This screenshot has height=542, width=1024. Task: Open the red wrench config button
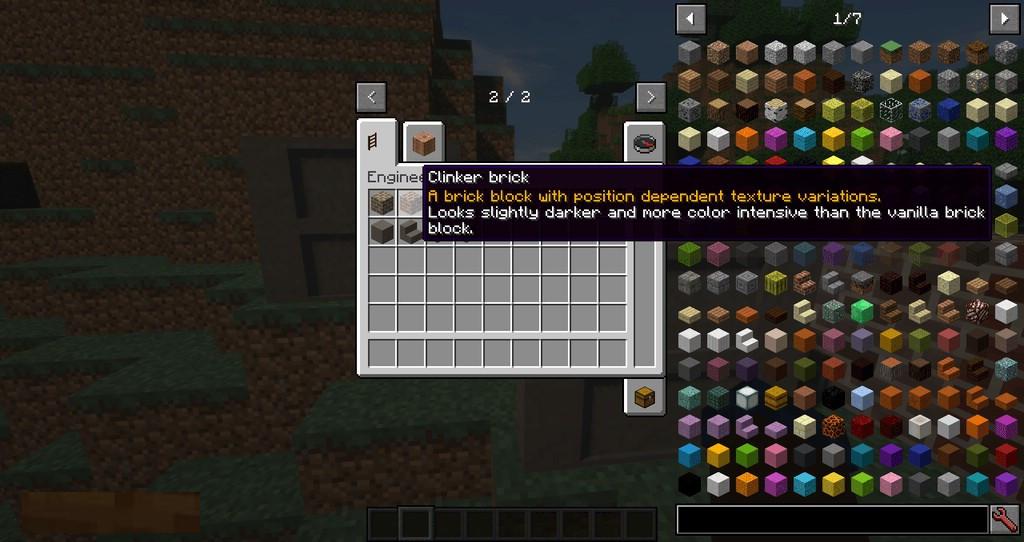pyautogui.click(x=1004, y=520)
